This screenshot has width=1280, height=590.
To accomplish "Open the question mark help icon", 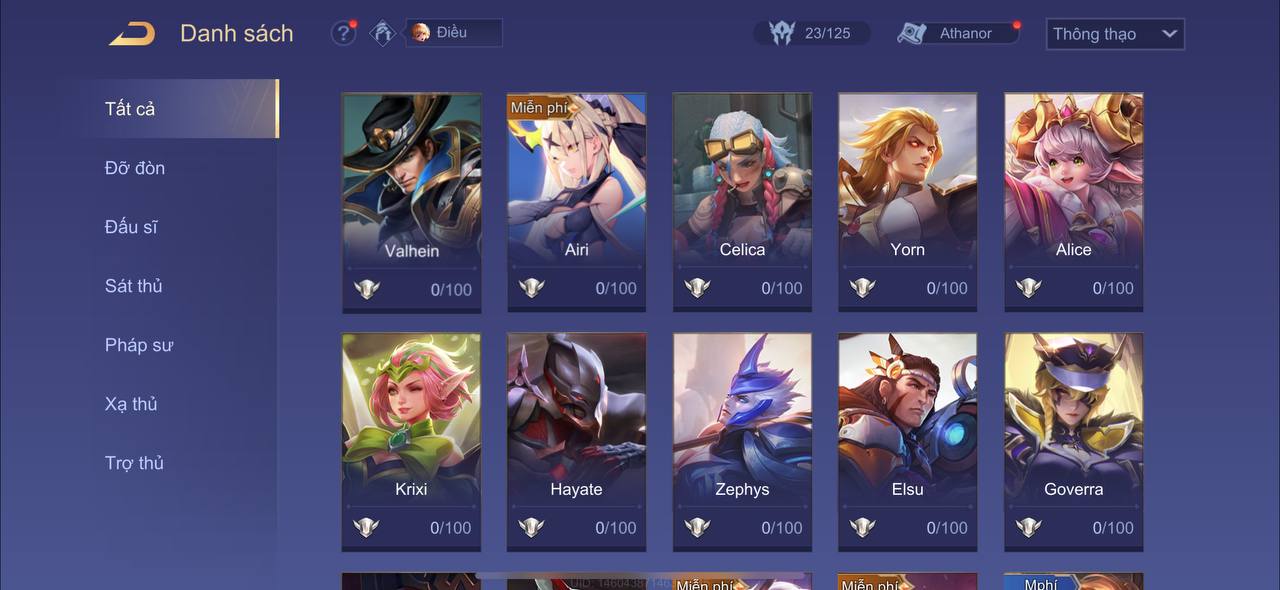I will tap(343, 33).
